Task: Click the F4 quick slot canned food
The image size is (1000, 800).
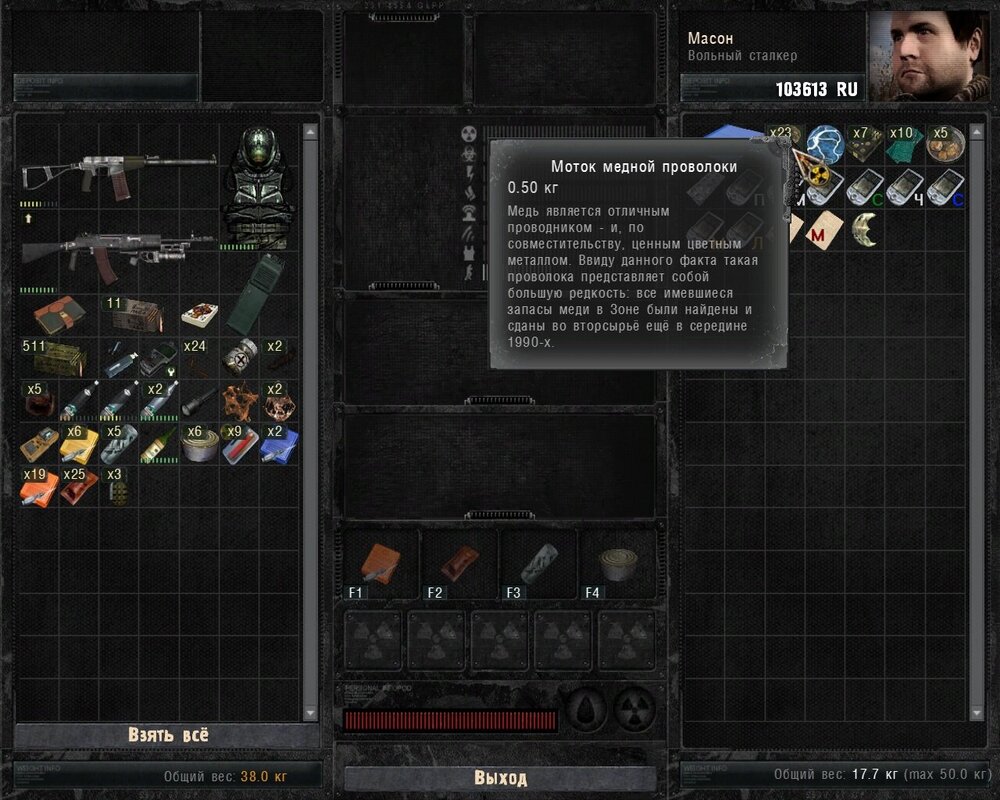Action: coord(615,565)
